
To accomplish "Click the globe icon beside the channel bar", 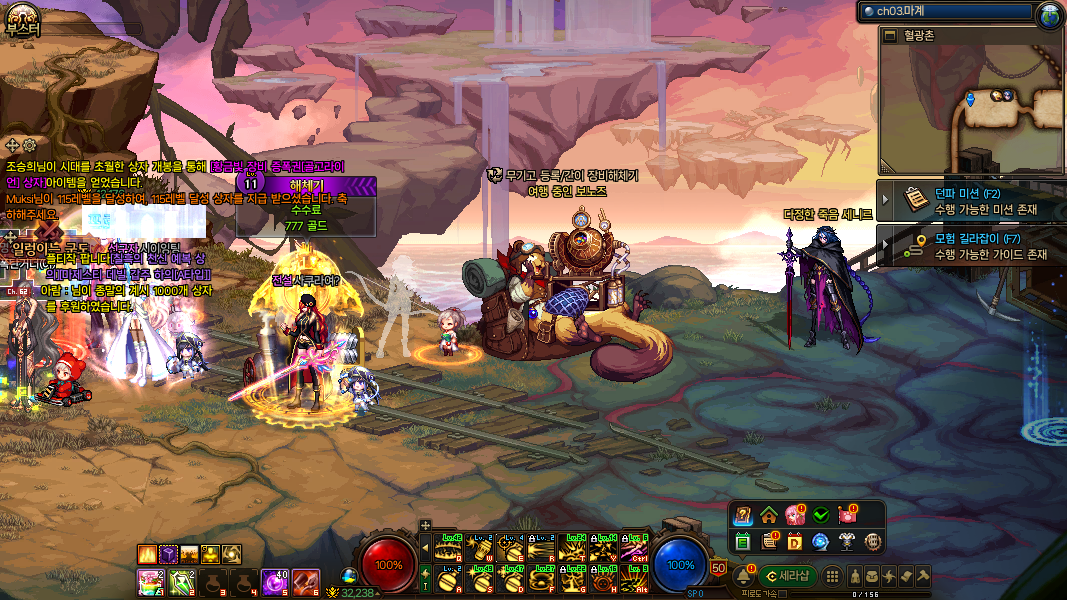I will coord(1050,13).
